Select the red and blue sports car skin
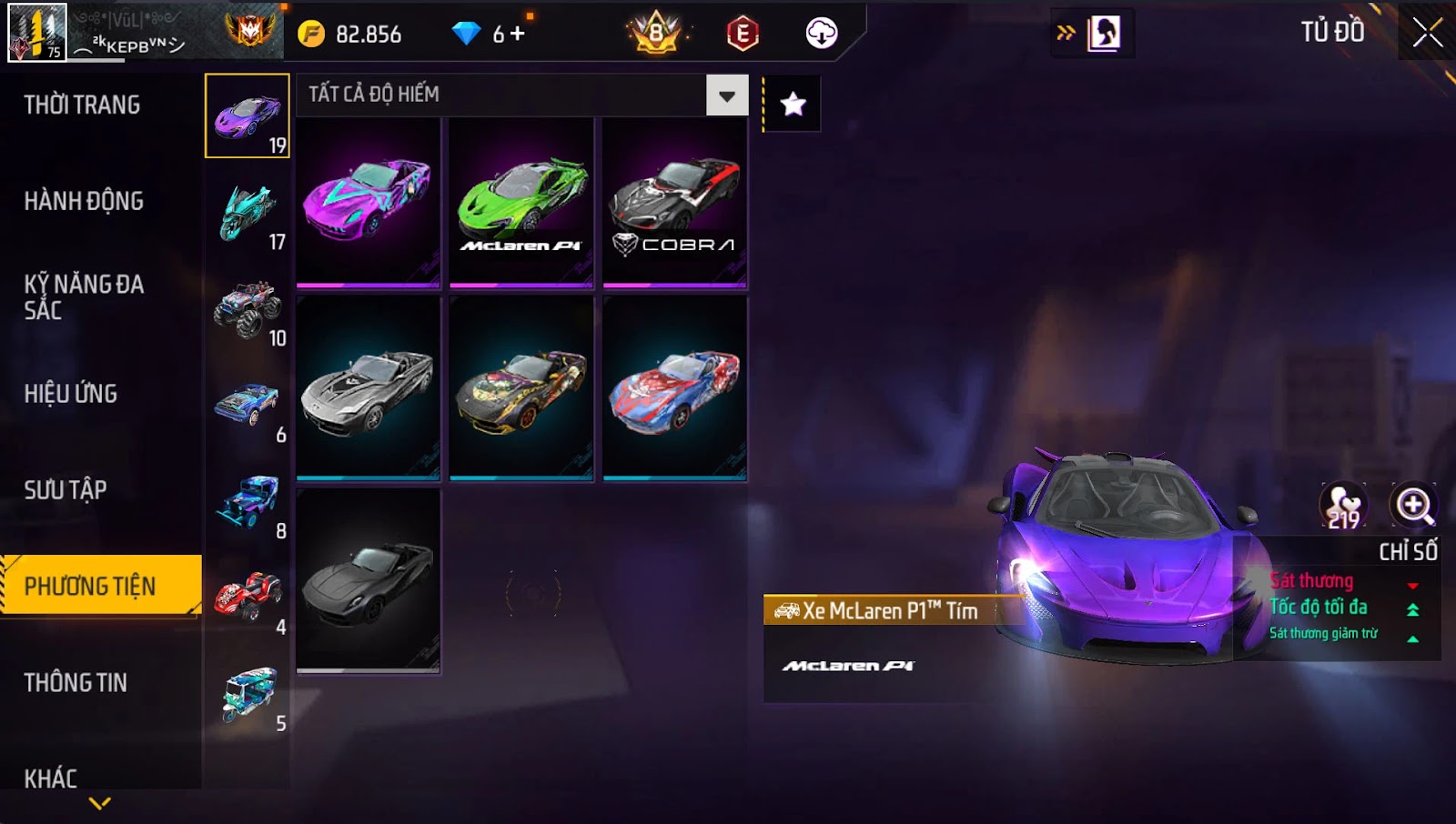Screen dimensions: 1456x824 tap(674, 389)
